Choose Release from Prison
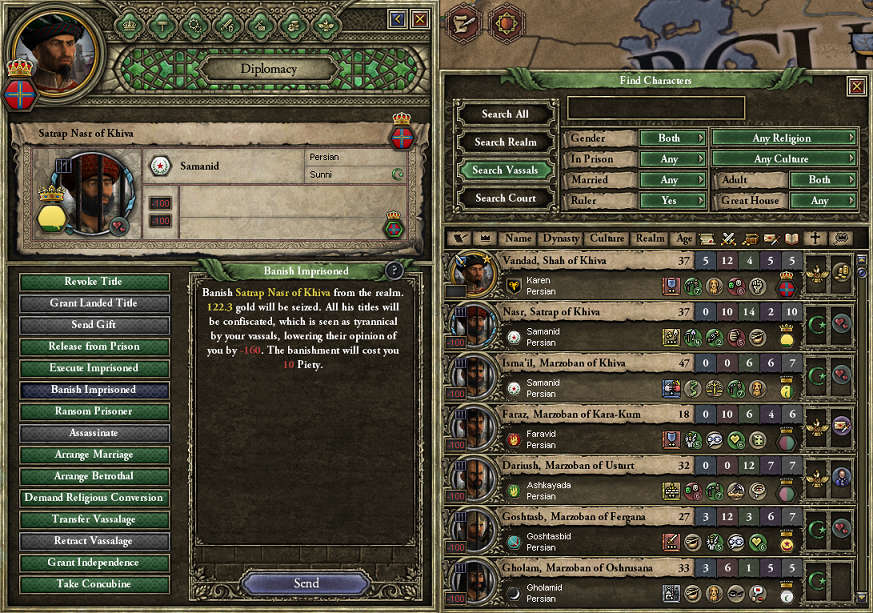Screen dimensions: 873x613 95,347
